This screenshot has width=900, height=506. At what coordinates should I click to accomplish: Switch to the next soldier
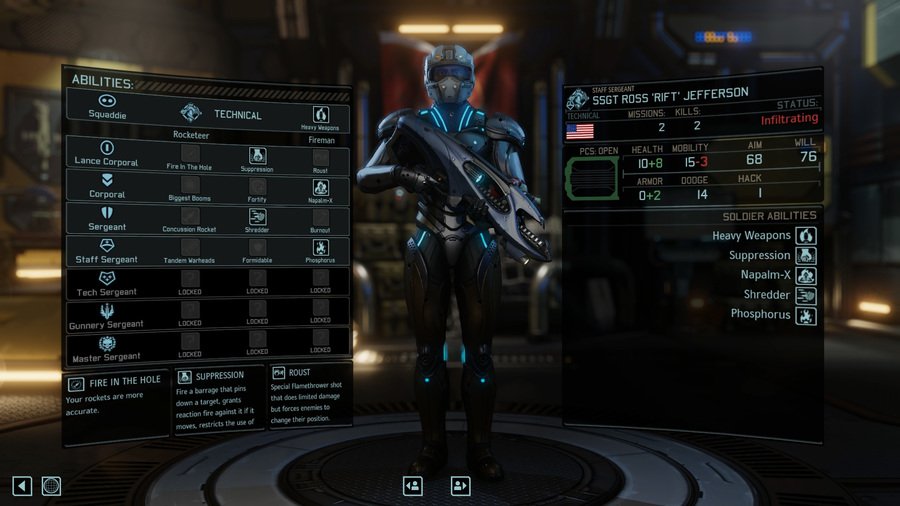tap(460, 486)
